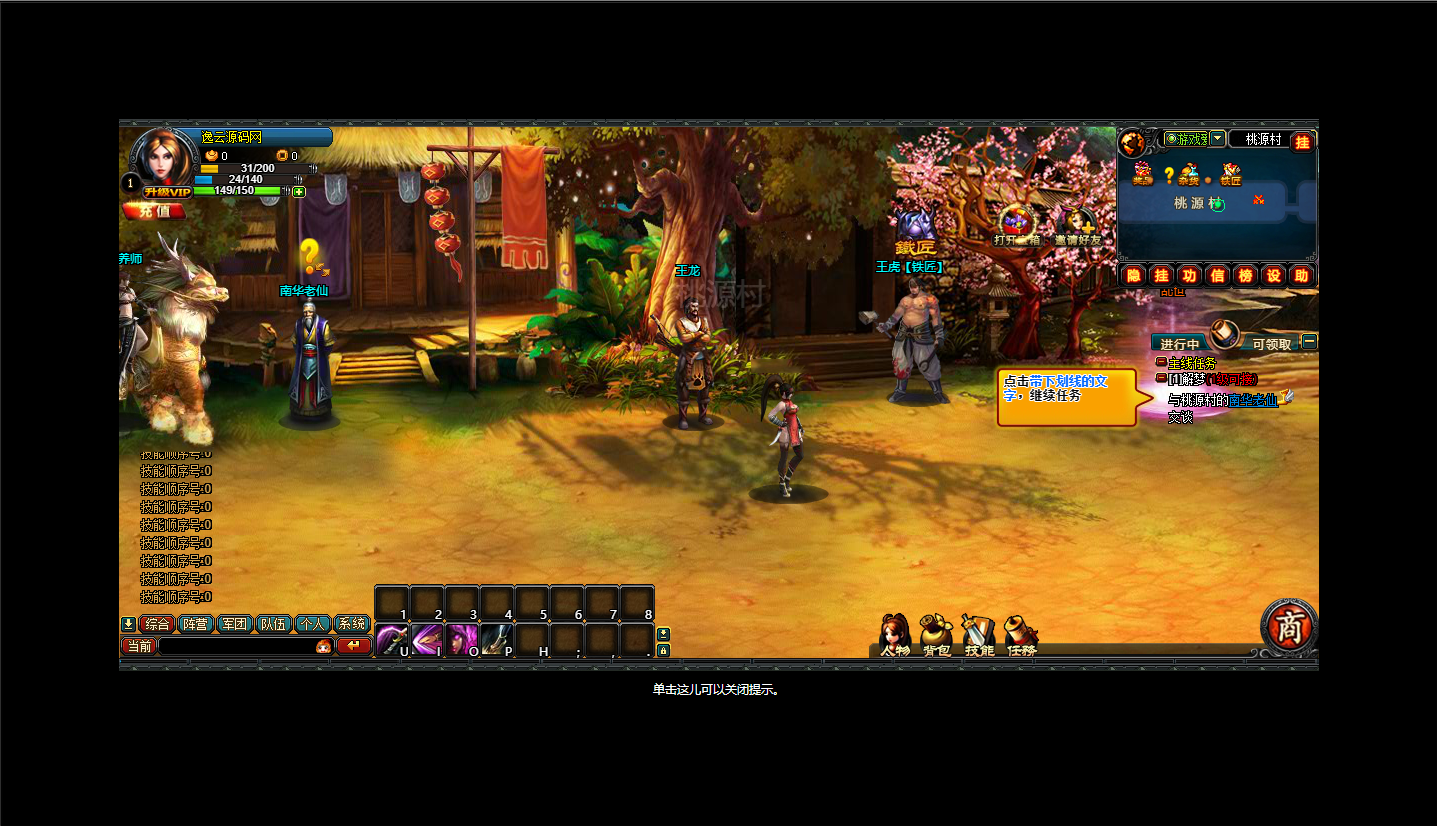Click the underlined 南华老仙 quest link
Screen dimensions: 1437x826
point(1253,400)
